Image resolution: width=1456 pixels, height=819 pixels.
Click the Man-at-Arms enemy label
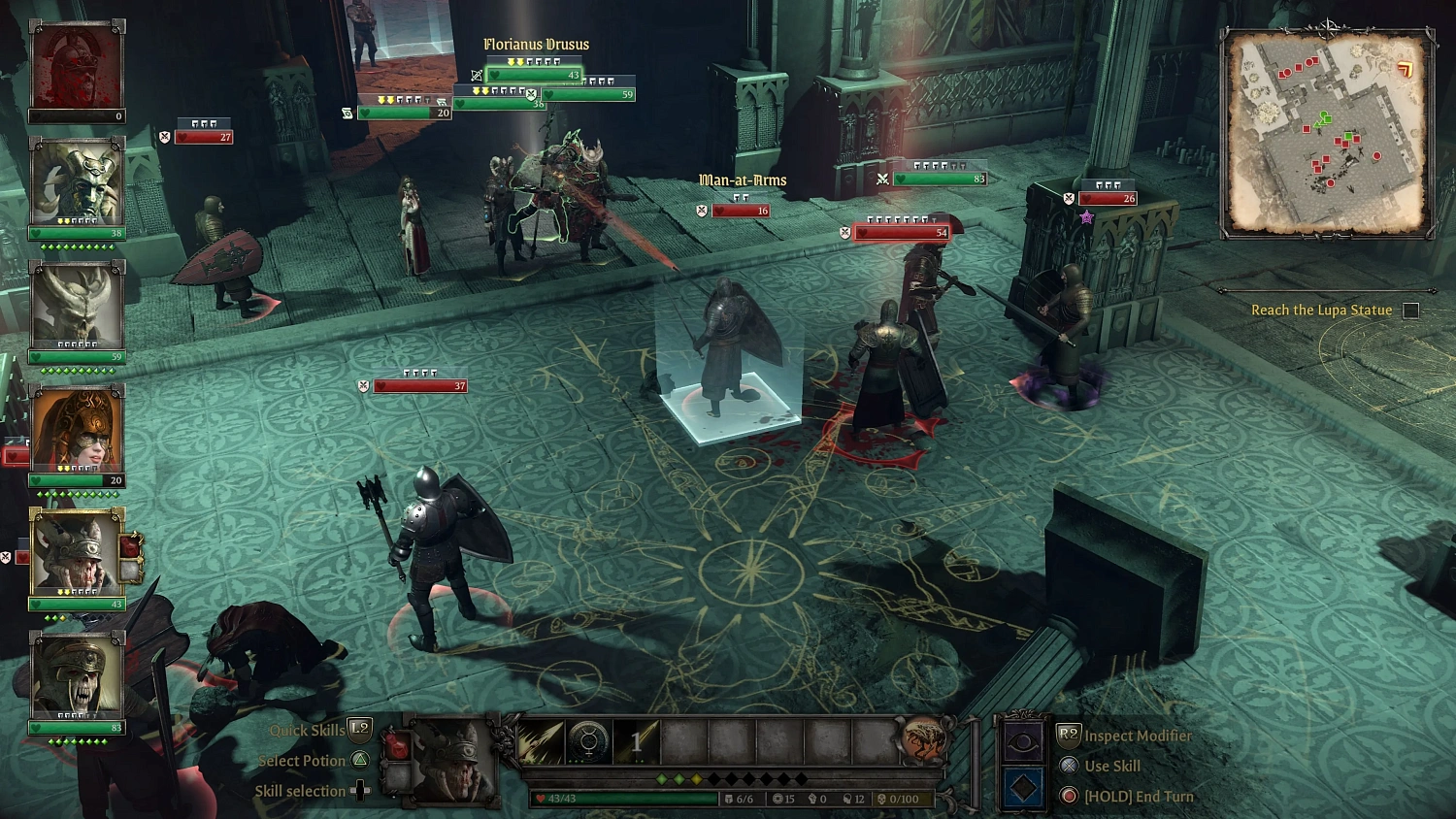click(742, 180)
